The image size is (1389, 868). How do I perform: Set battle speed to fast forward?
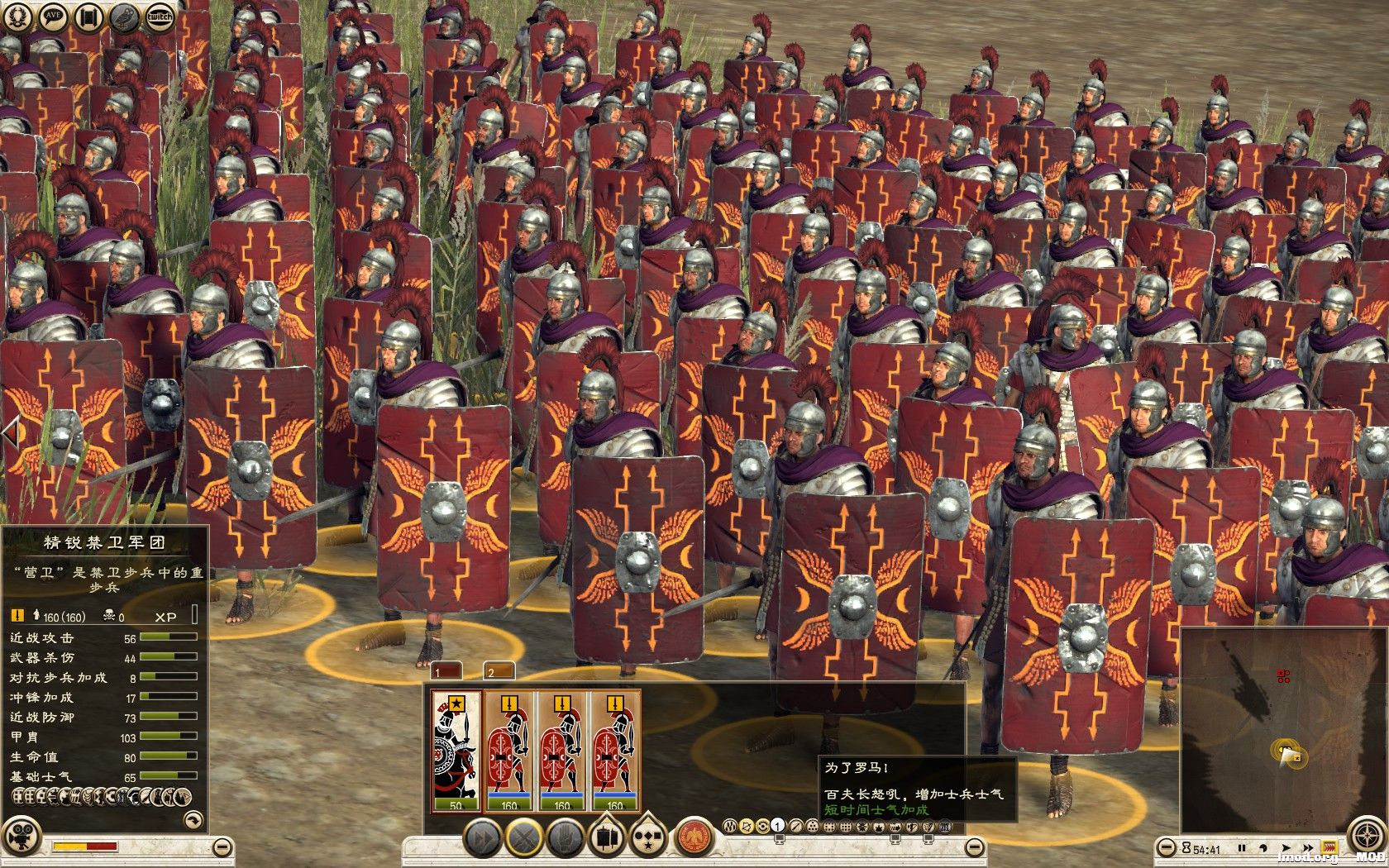coord(1308,848)
